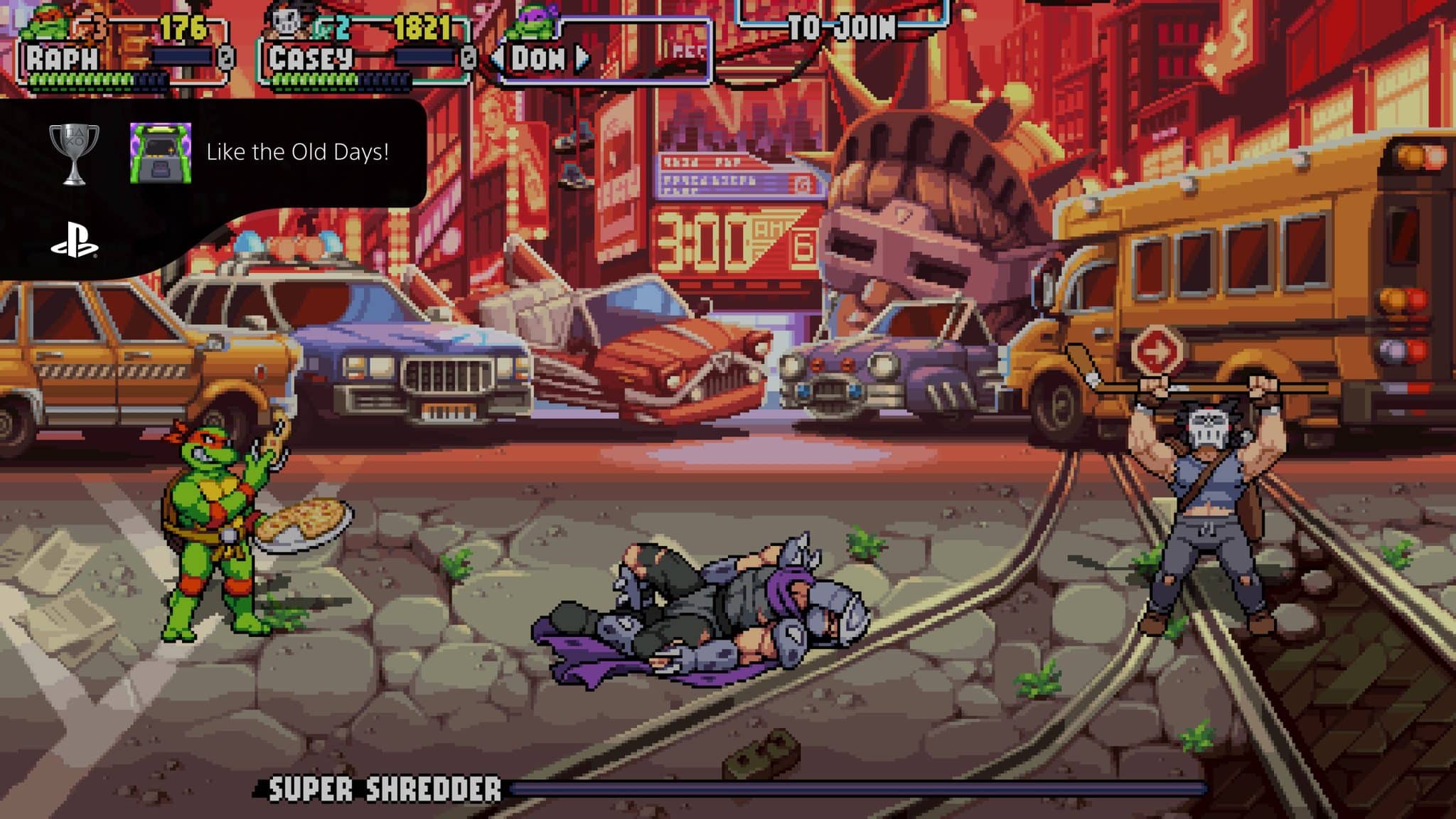Open the "Like the Old Days!" trophy notification

tap(297, 152)
